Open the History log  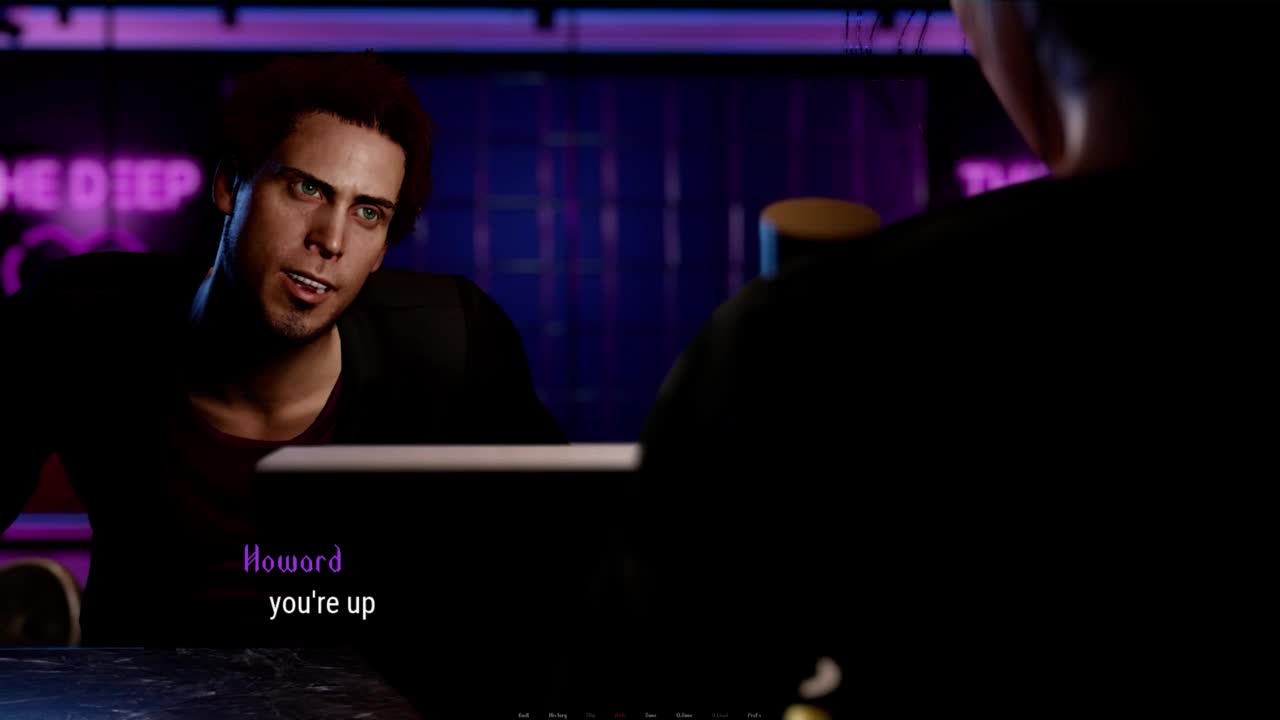[x=557, y=715]
